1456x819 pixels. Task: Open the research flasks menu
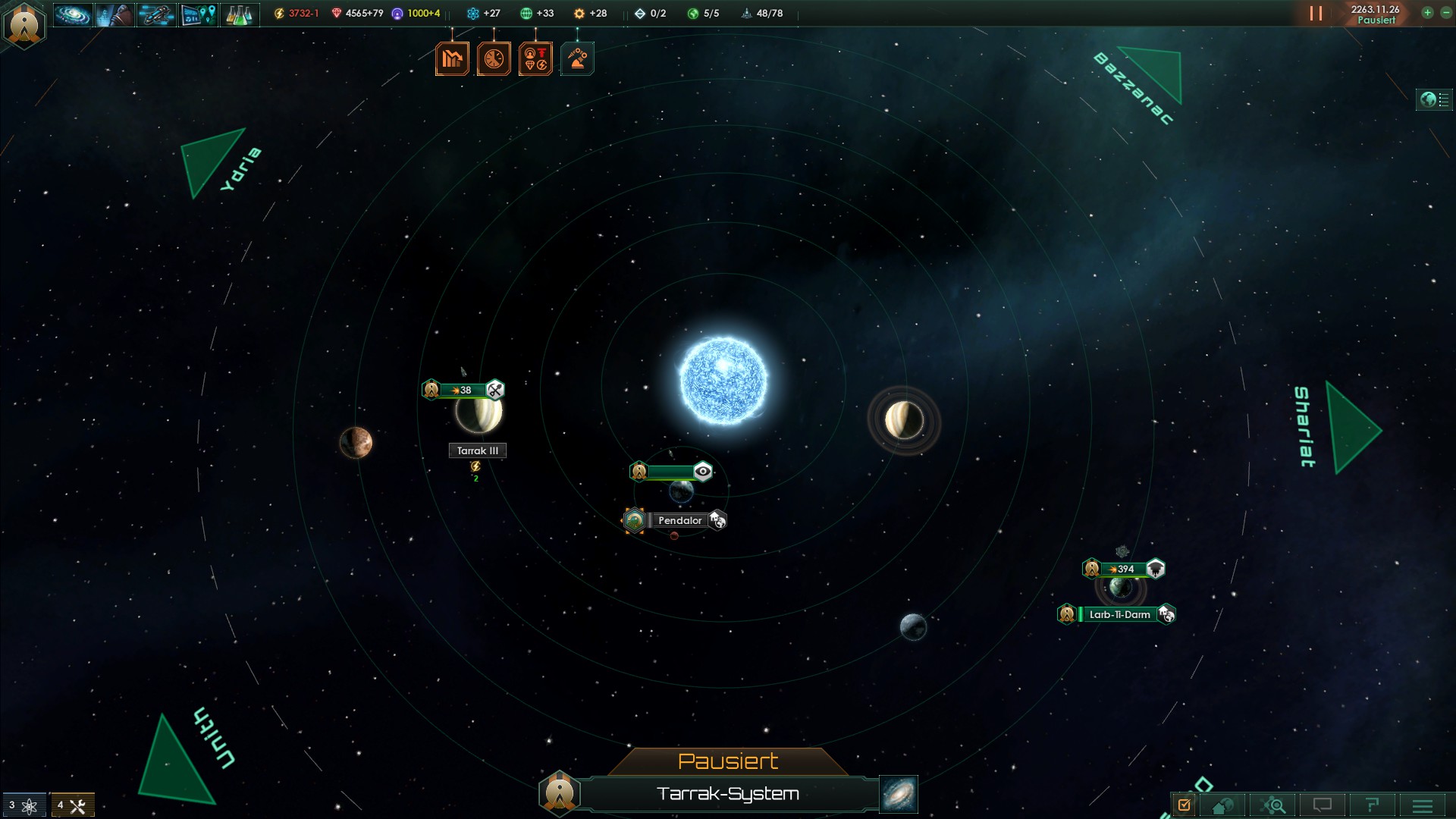[240, 14]
